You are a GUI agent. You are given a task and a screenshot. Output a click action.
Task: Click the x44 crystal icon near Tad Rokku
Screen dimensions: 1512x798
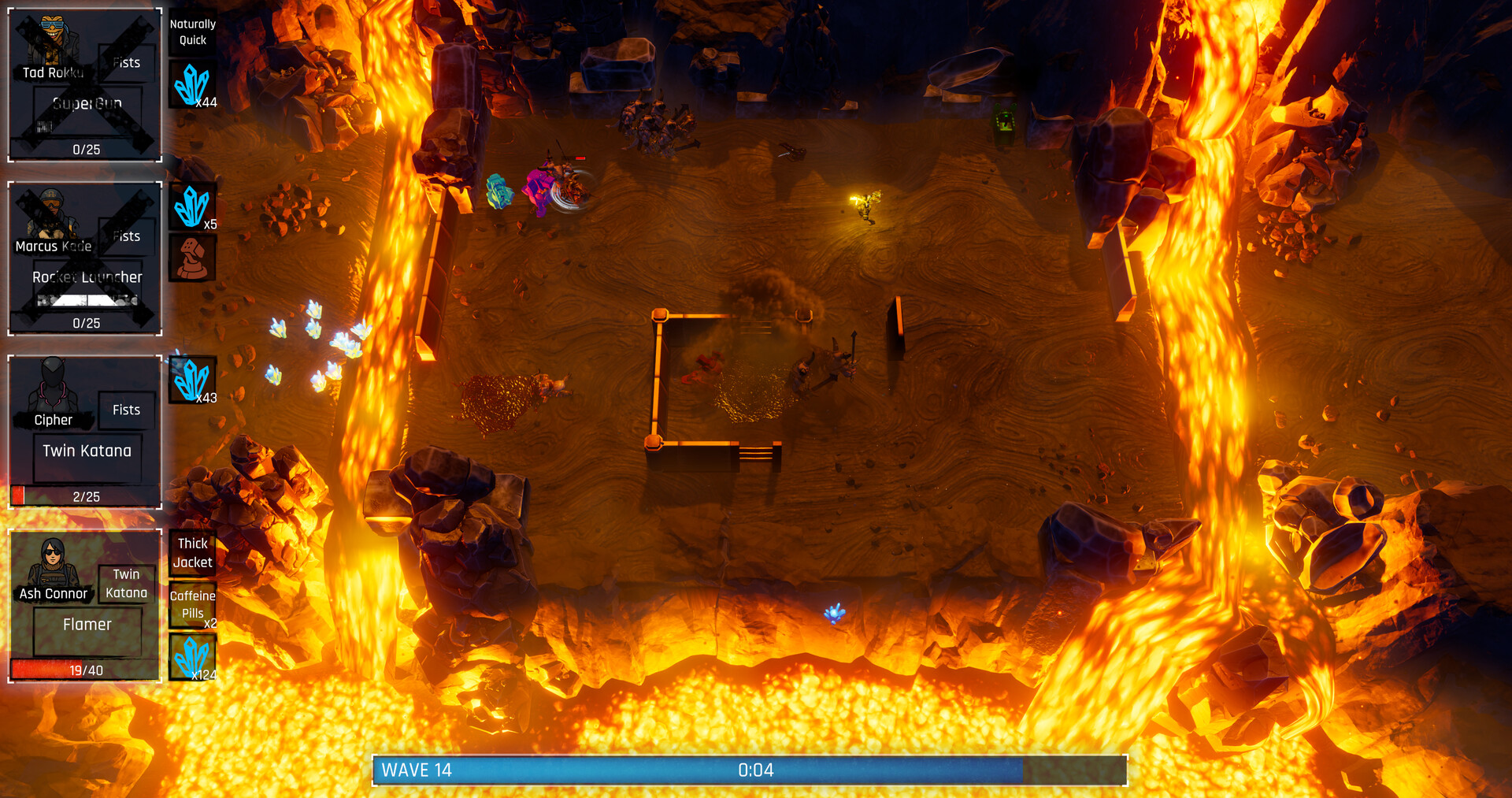(192, 83)
